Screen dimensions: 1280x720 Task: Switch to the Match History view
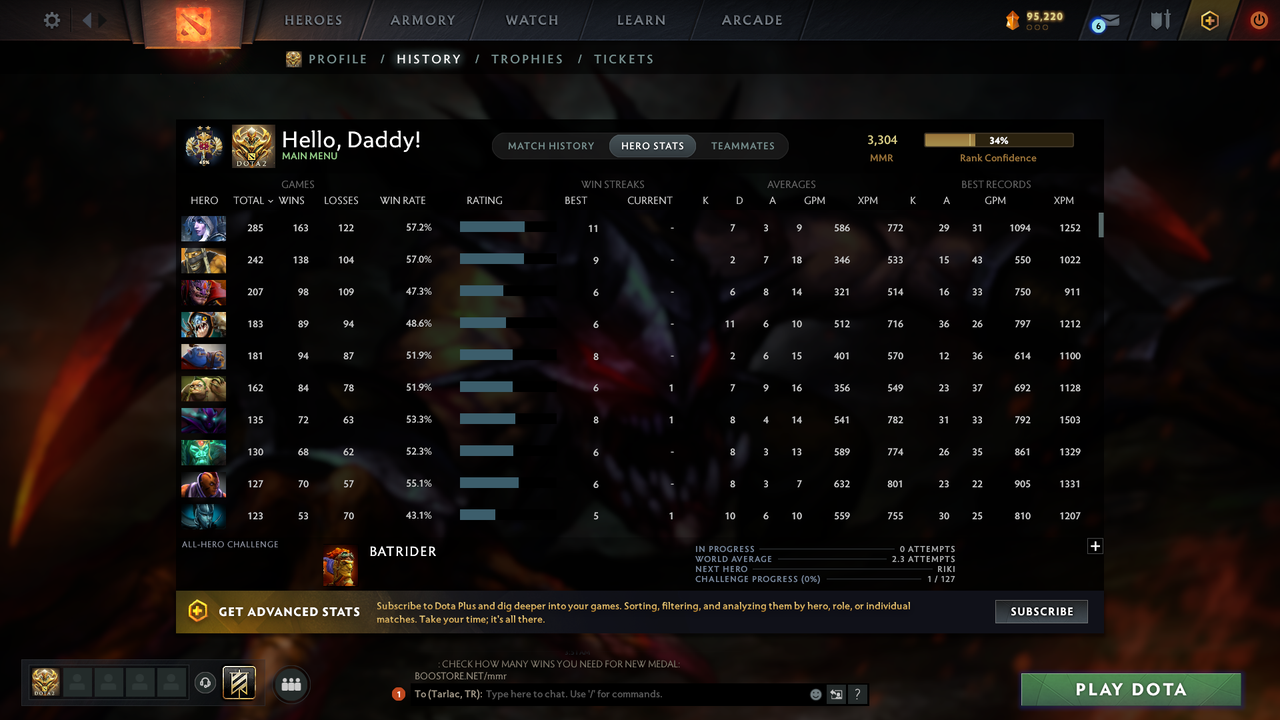551,145
